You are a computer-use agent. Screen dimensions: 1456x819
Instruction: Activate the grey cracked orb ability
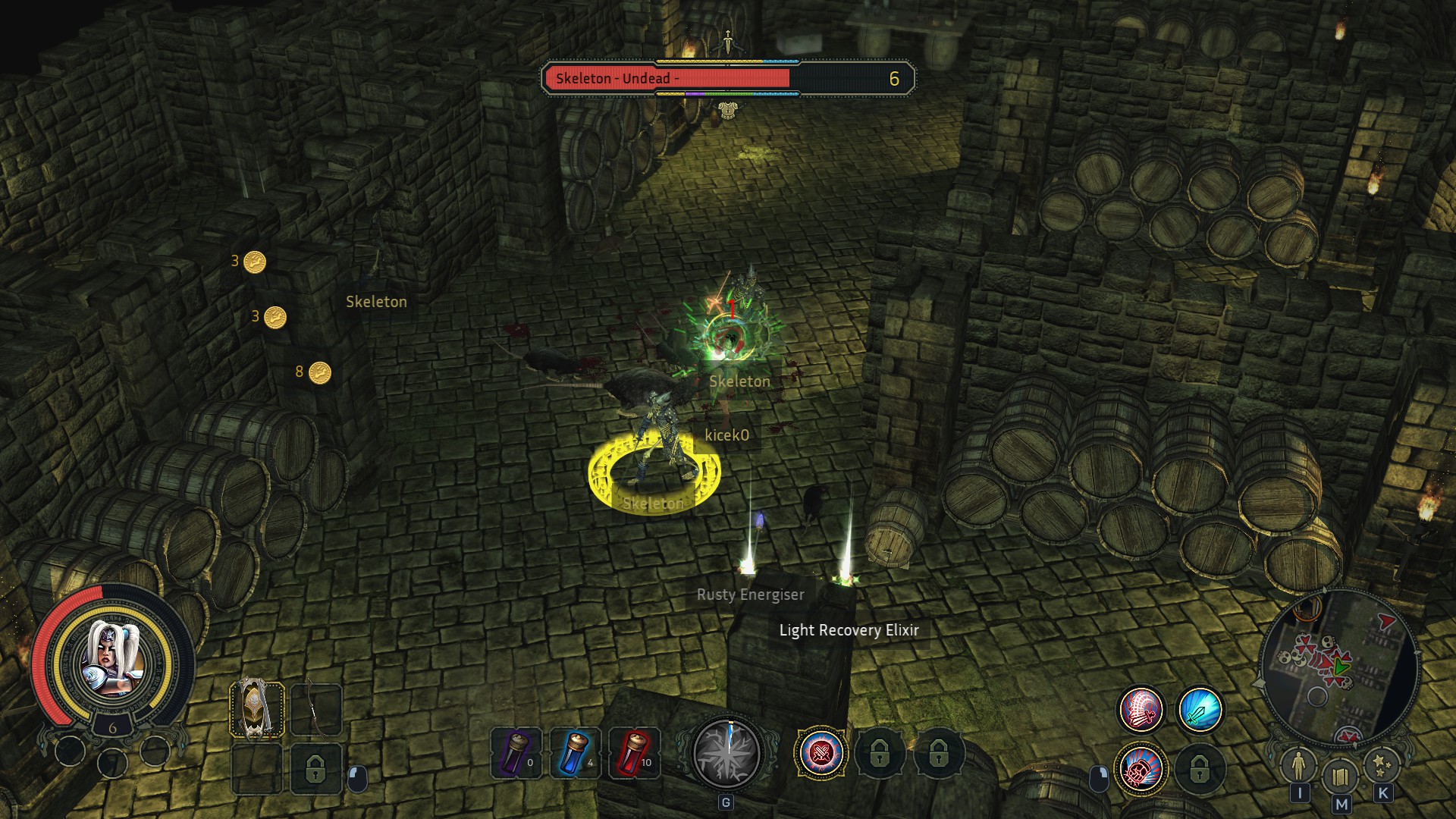(x=726, y=753)
